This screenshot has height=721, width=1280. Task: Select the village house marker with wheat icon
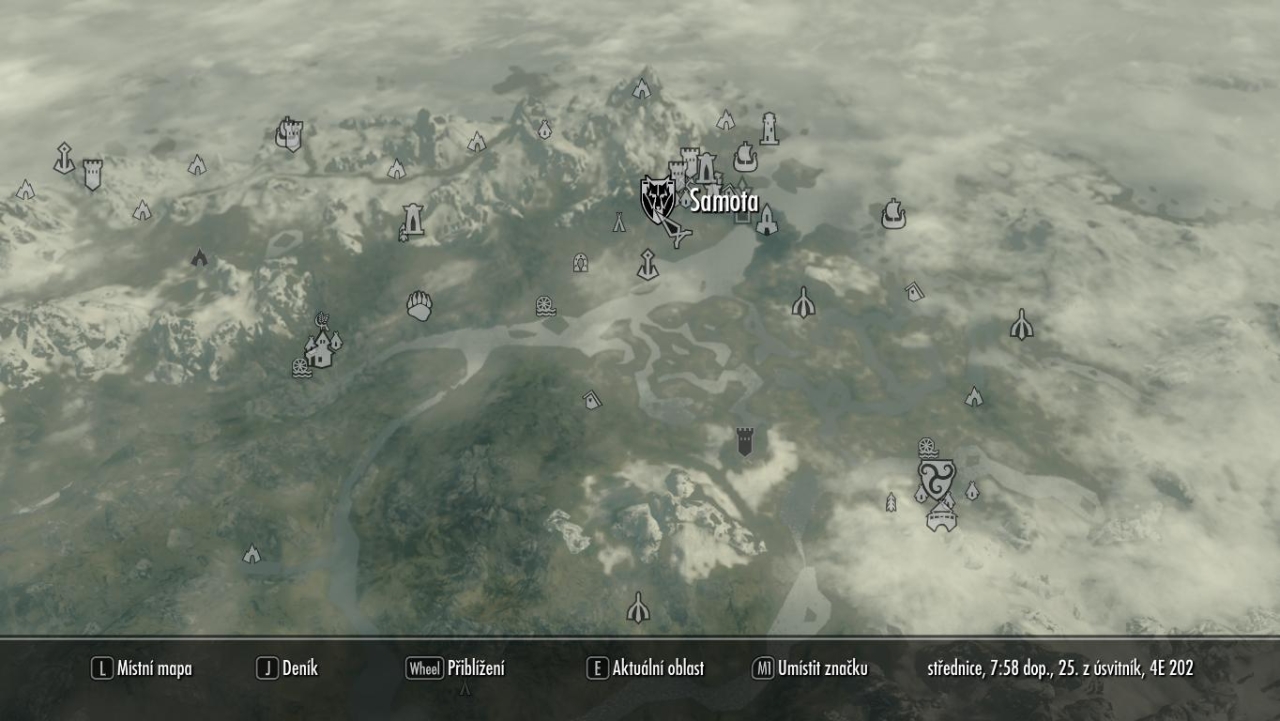[x=320, y=349]
